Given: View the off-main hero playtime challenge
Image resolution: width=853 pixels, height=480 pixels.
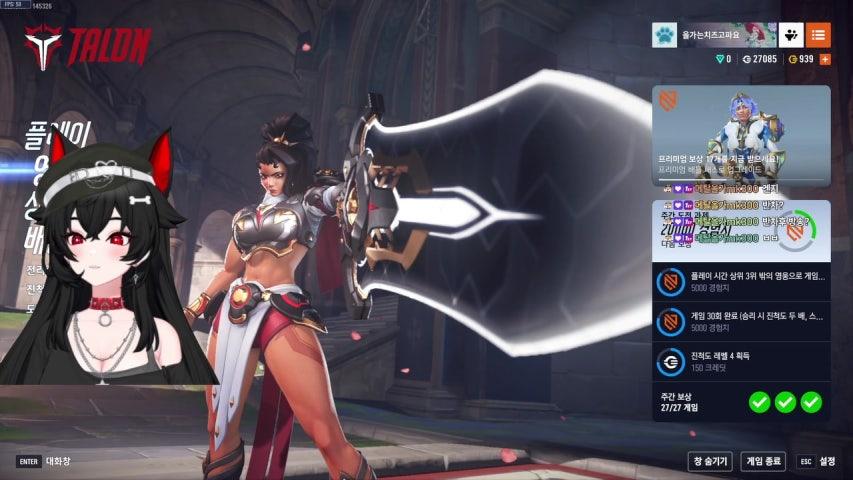Looking at the screenshot, I should pyautogui.click(x=741, y=281).
